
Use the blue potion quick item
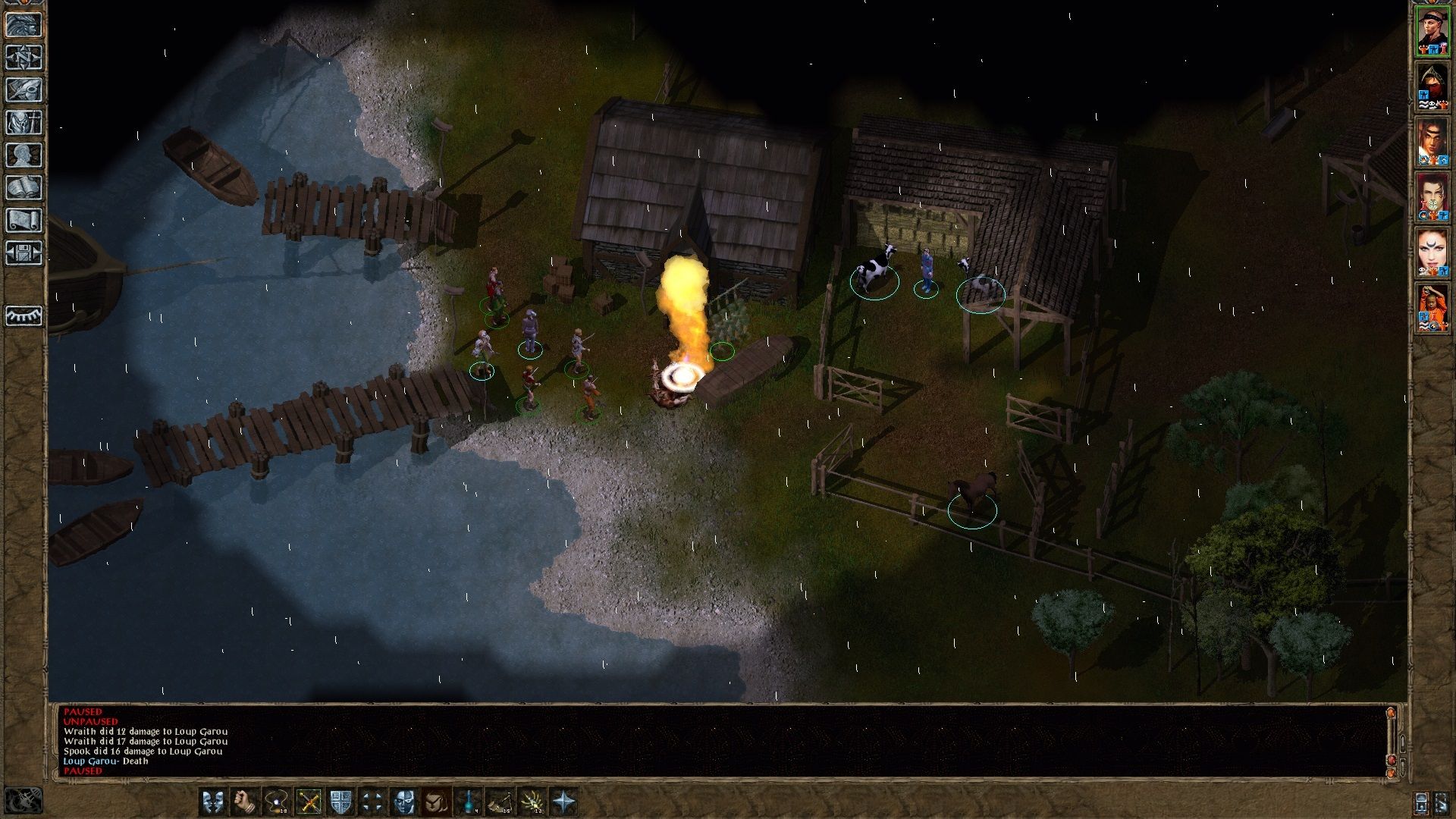coord(469,802)
